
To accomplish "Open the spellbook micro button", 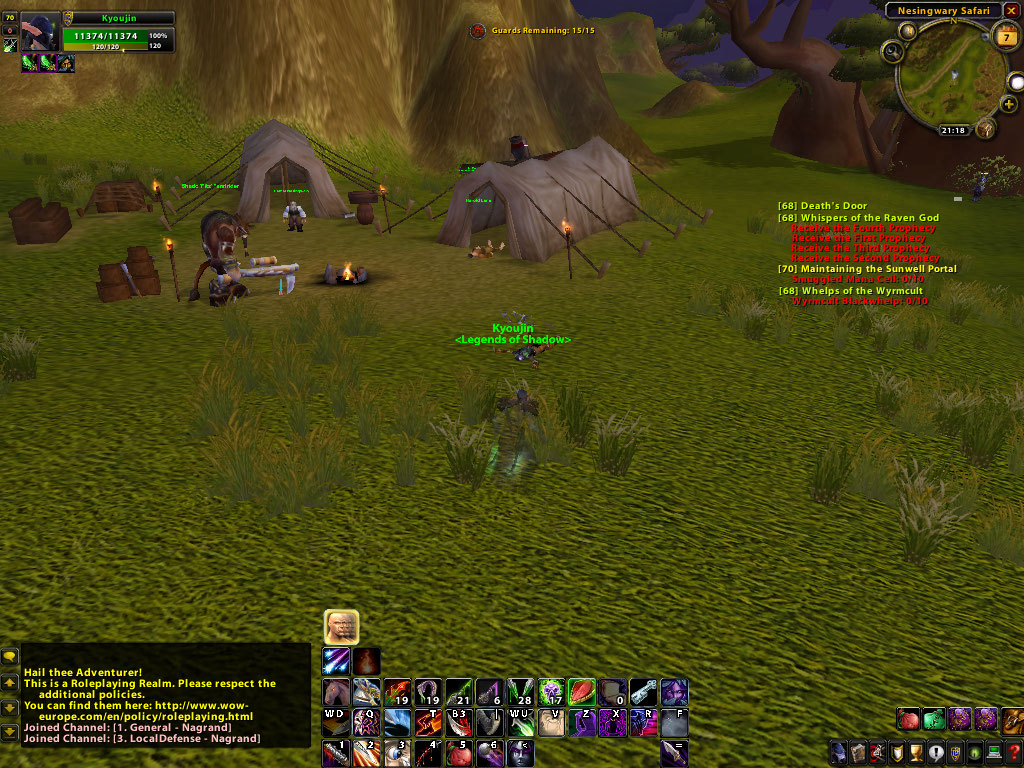I will pos(859,752).
